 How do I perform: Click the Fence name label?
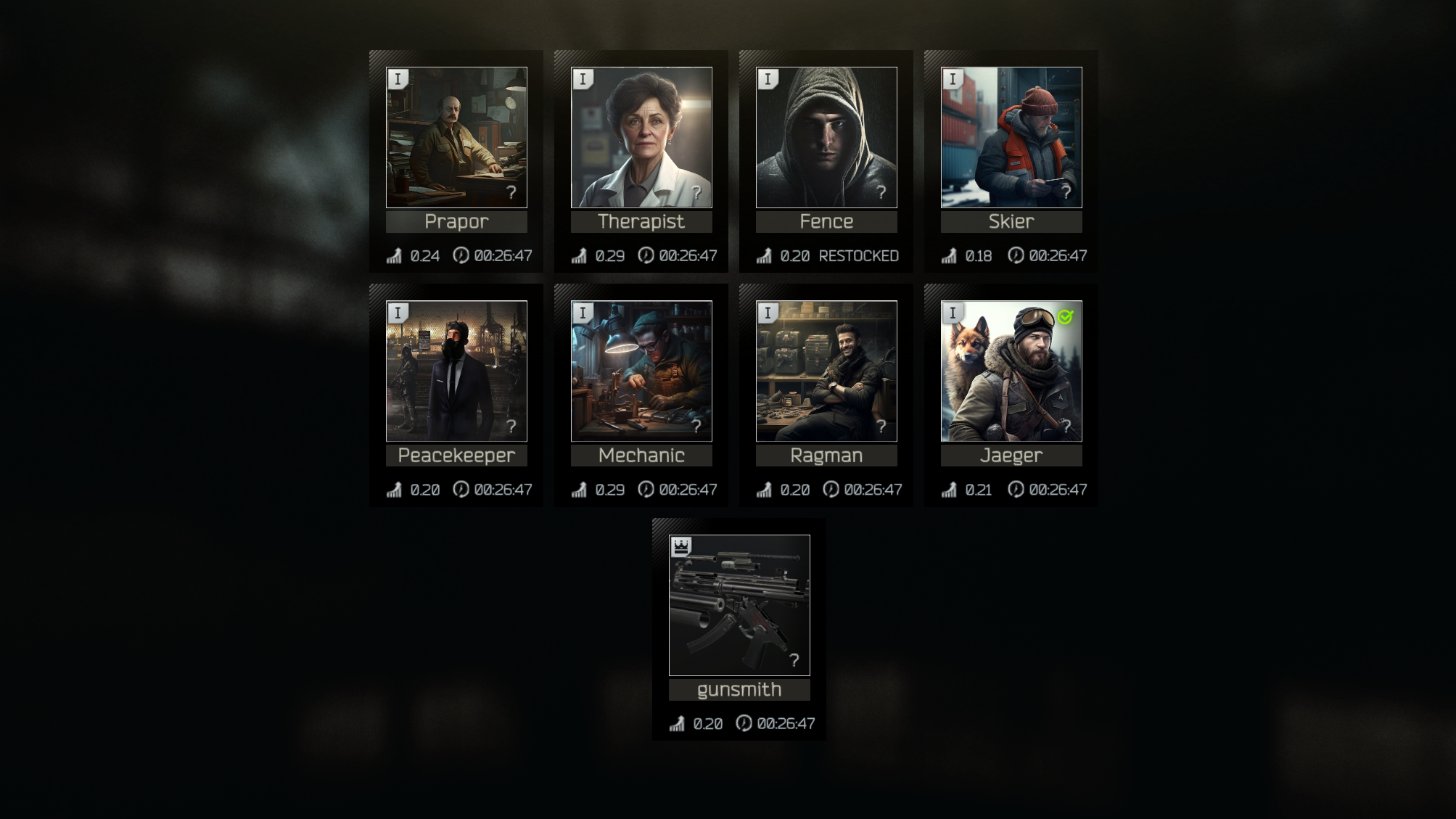pyautogui.click(x=826, y=222)
